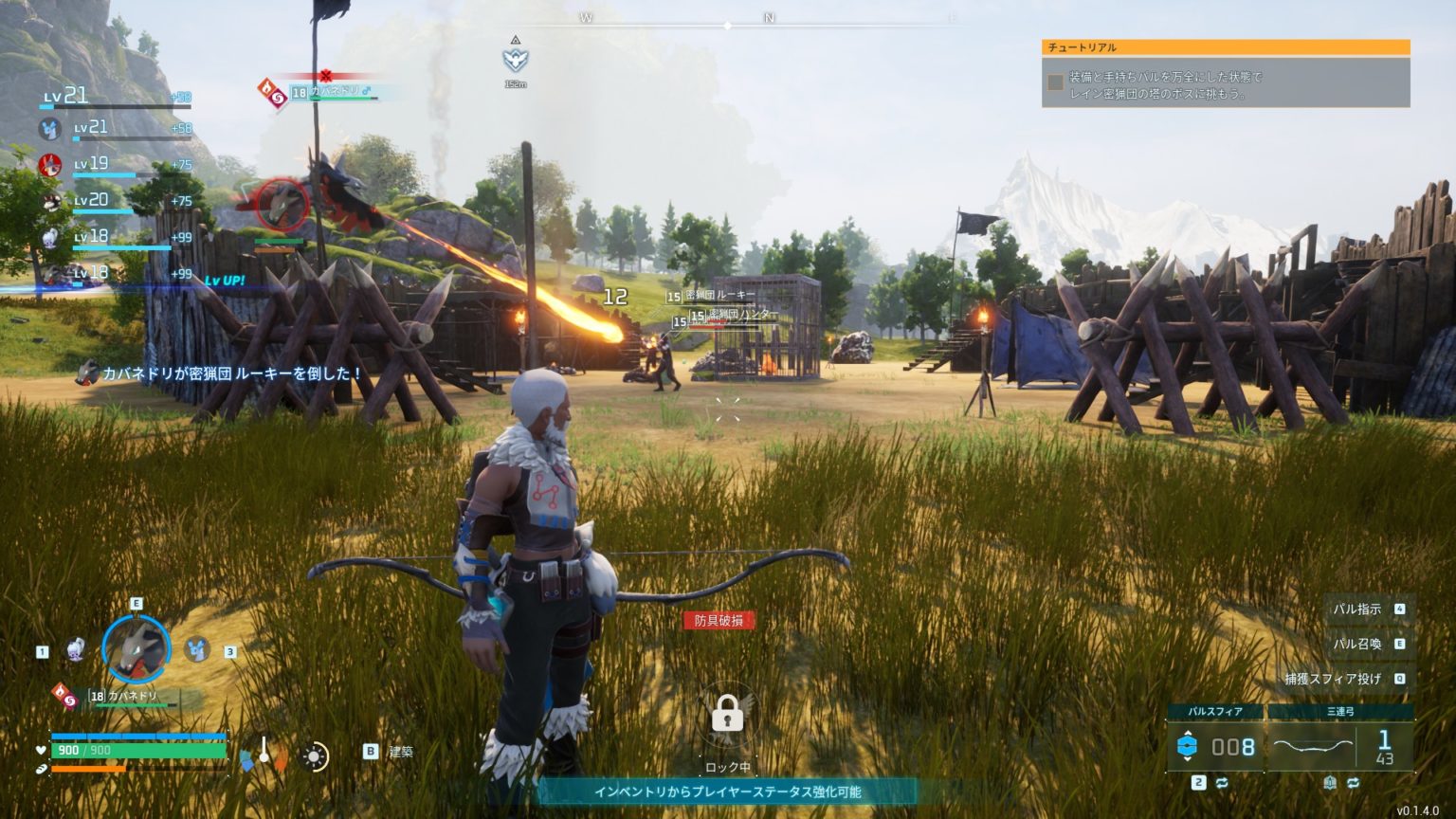The width and height of the screenshot is (1456, 819).
Task: Open the 建築 build option
Action: (401, 752)
